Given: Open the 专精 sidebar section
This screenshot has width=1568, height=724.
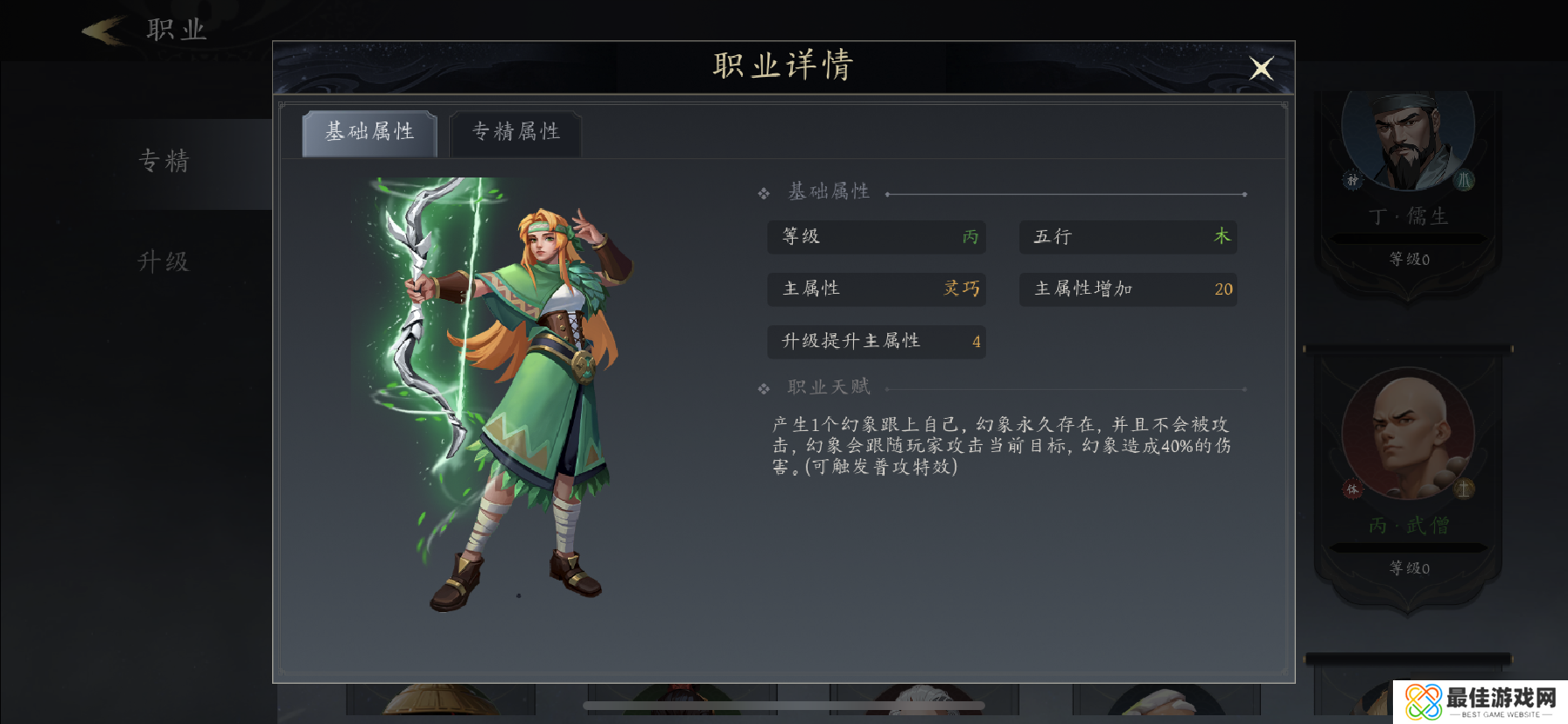Looking at the screenshot, I should coord(164,162).
